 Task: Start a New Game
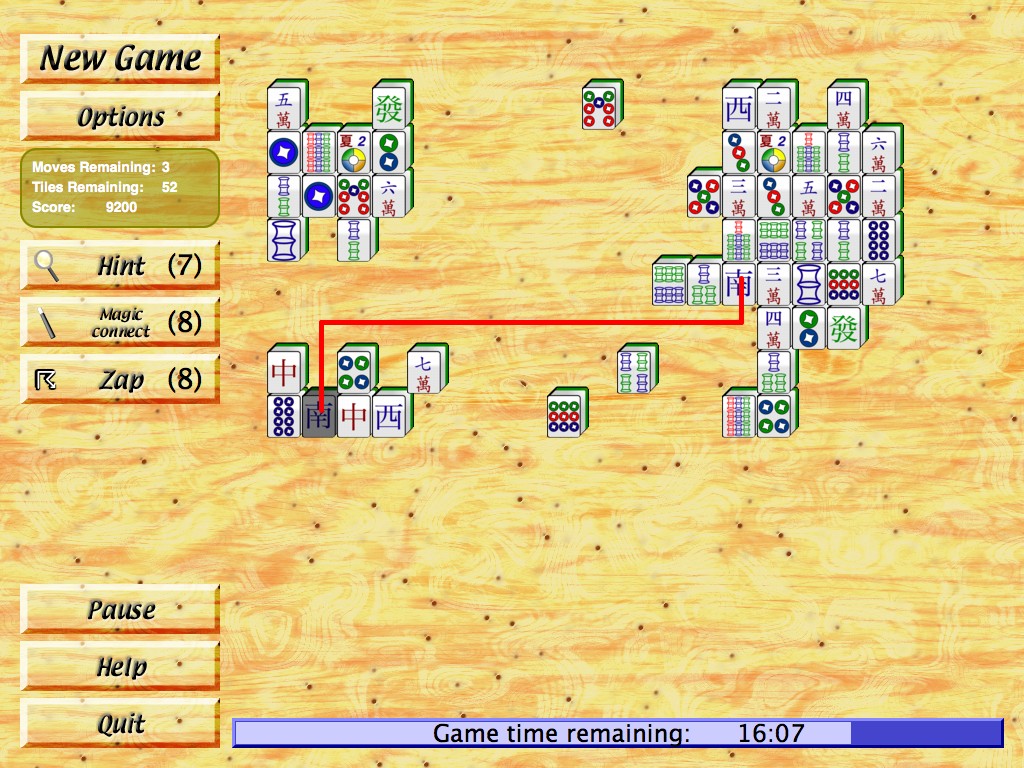point(120,59)
